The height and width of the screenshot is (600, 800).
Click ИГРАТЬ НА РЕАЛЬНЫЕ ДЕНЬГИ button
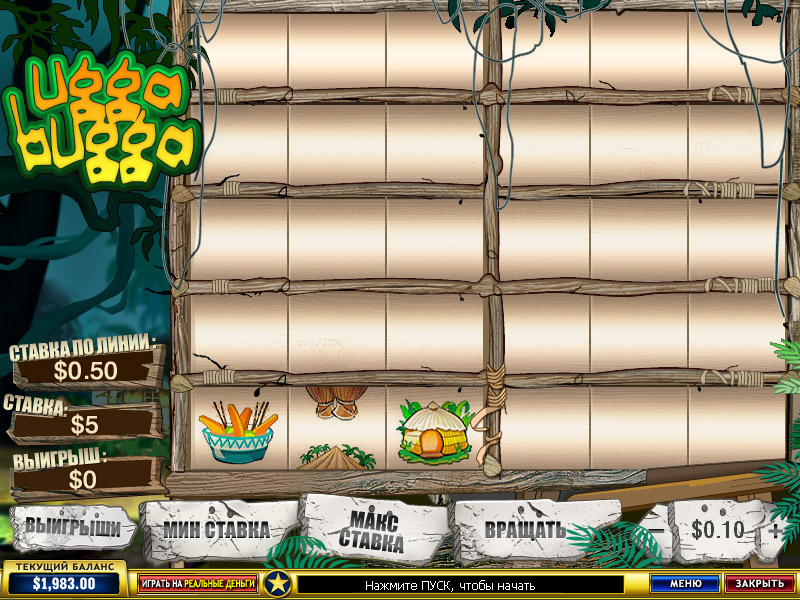(198, 582)
